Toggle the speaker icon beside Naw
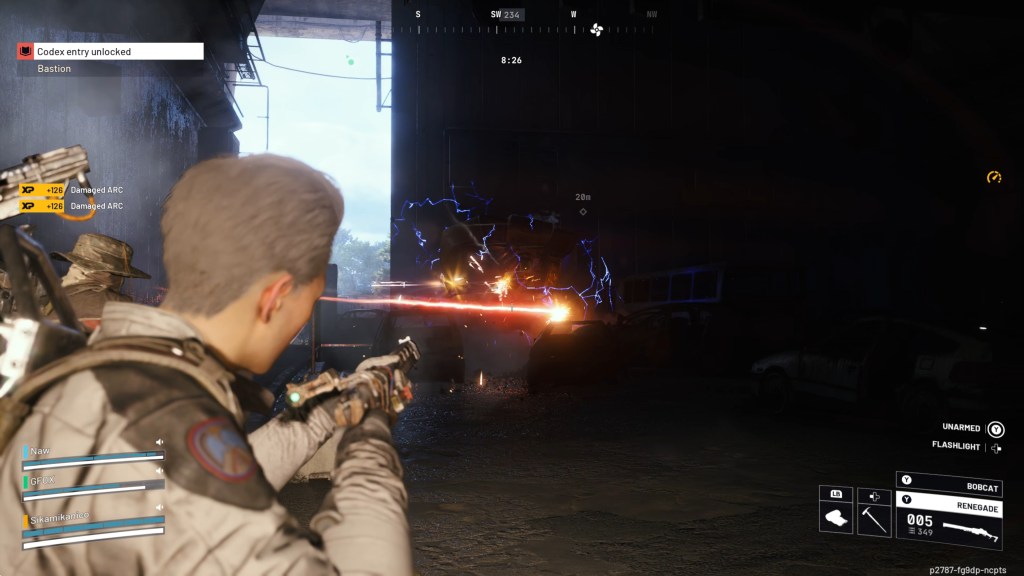Viewport: 1024px width, 576px height. click(159, 442)
